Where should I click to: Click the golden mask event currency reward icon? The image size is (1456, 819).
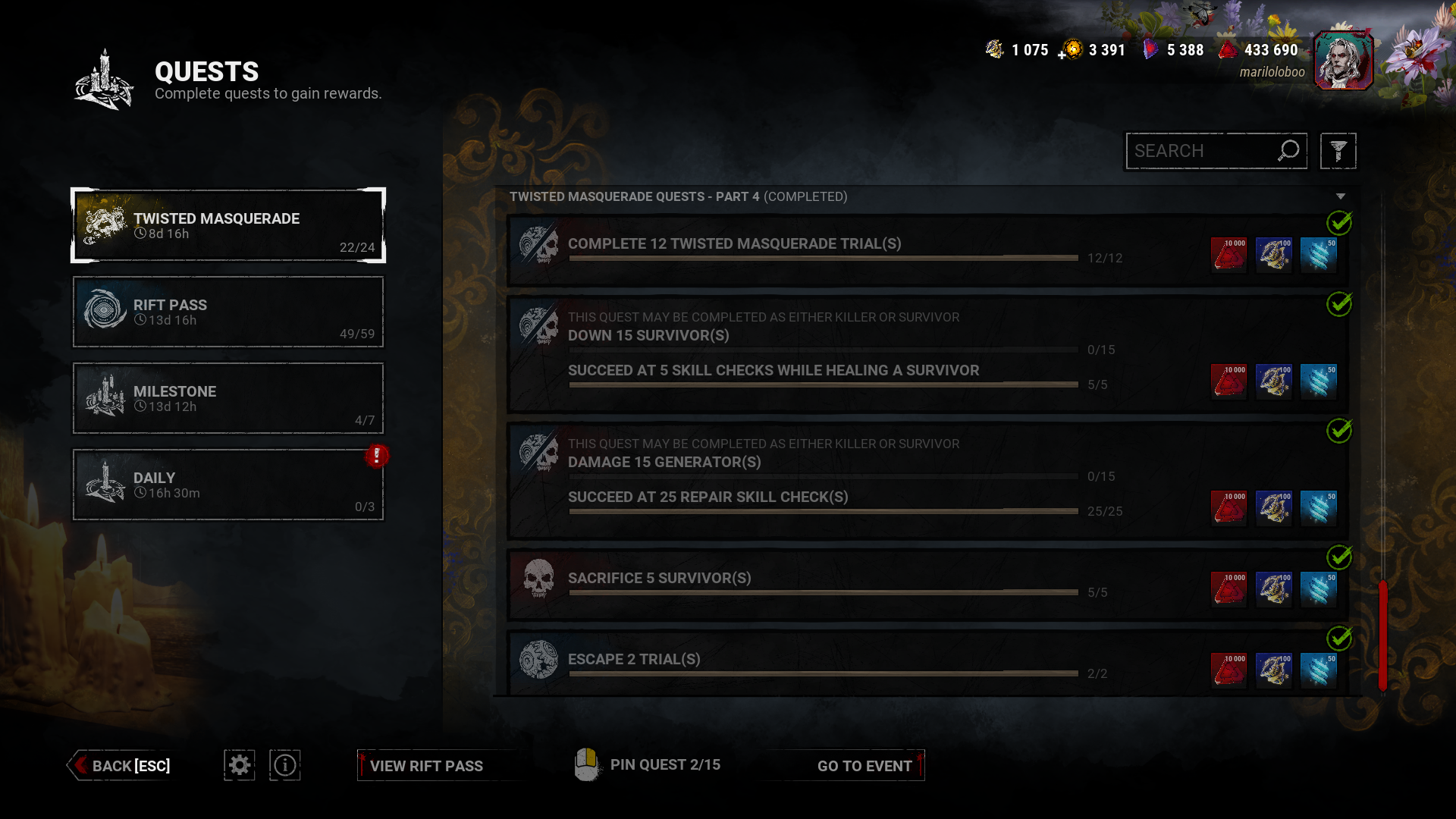pos(1274,254)
